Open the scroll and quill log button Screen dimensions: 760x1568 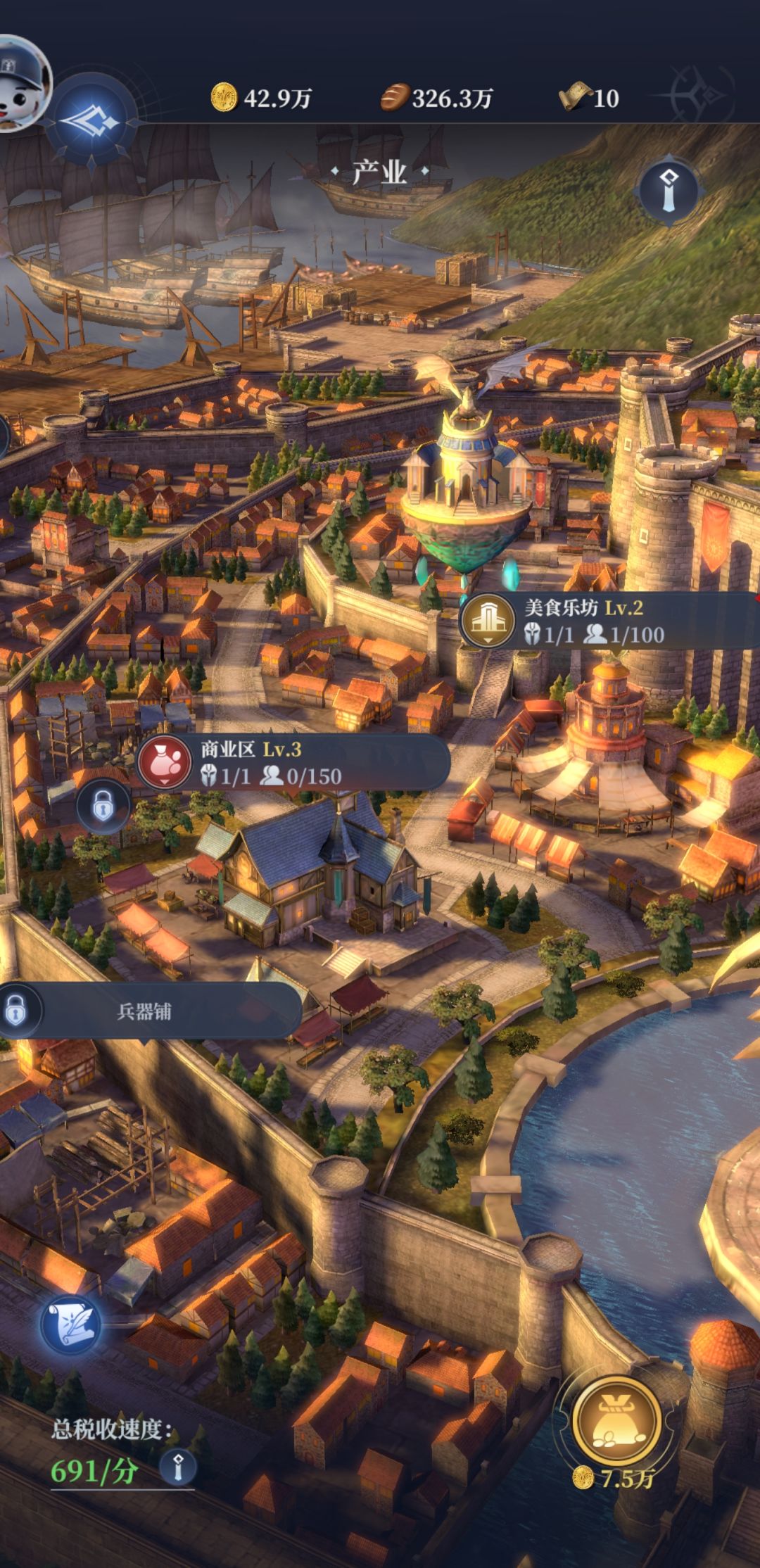click(x=70, y=1324)
